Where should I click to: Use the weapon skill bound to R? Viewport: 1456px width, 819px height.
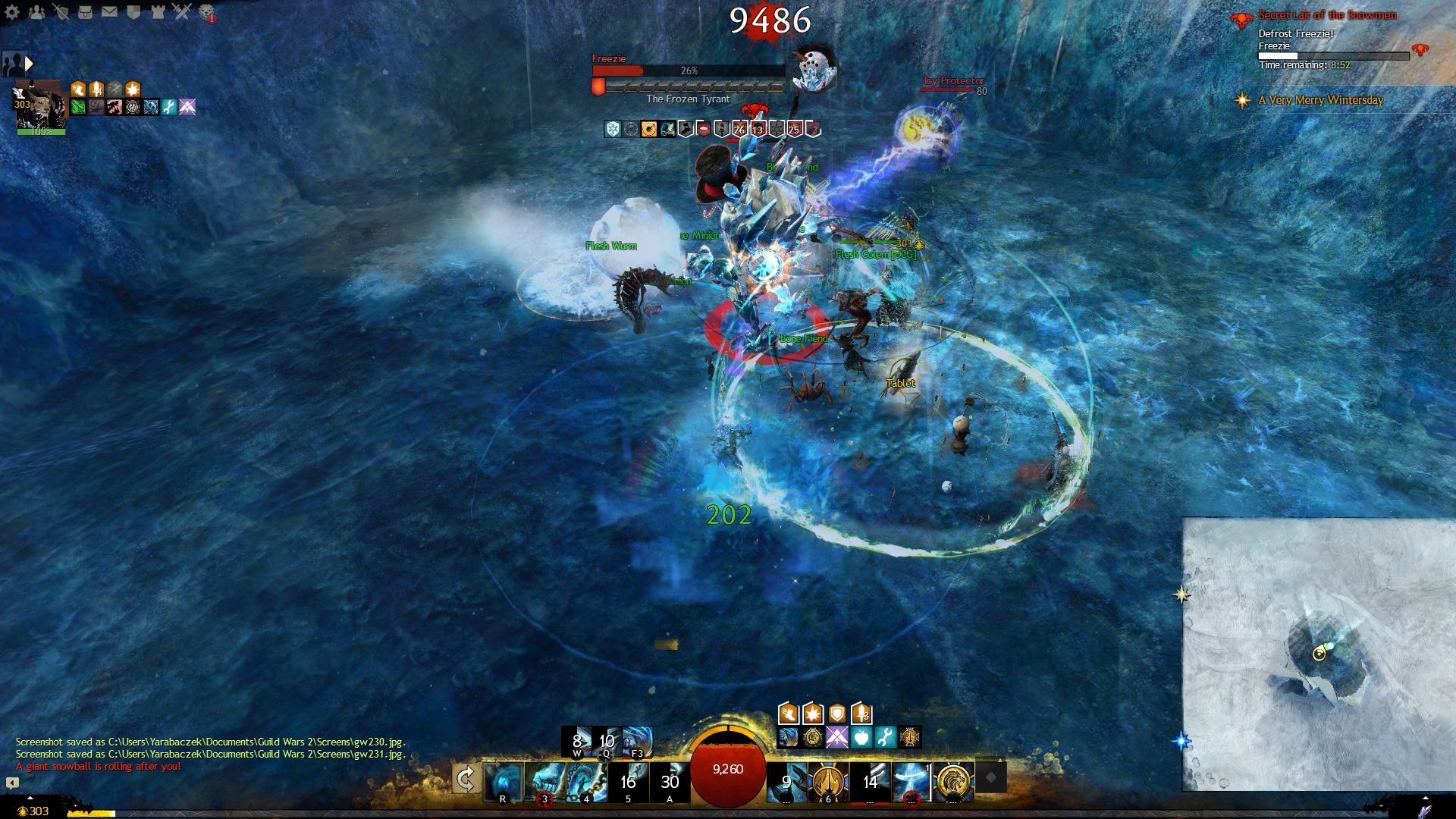pos(503,782)
